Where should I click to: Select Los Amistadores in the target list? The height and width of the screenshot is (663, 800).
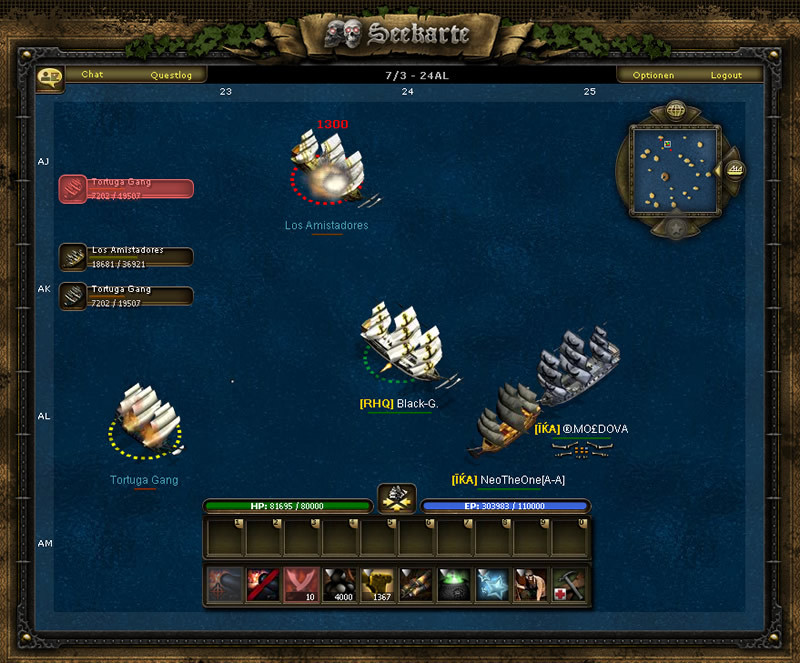coord(126,257)
